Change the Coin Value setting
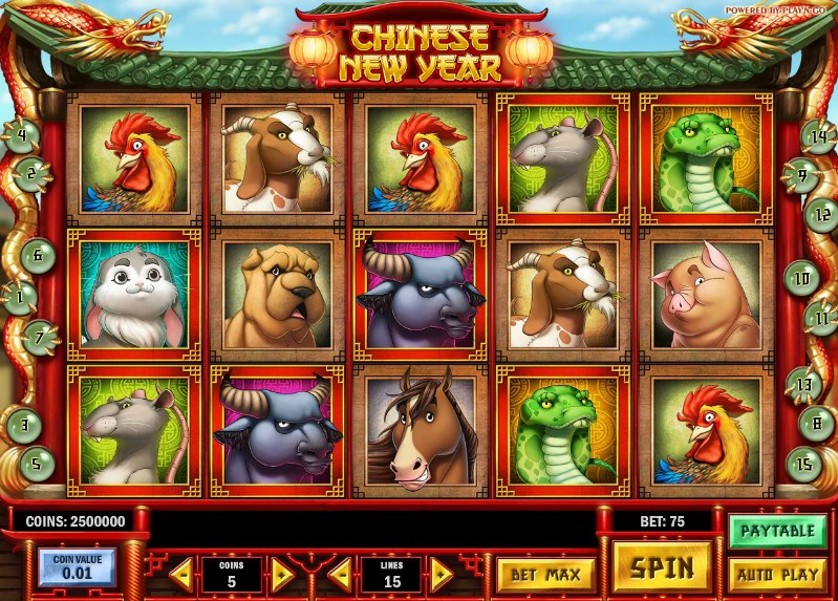 (x=77, y=567)
